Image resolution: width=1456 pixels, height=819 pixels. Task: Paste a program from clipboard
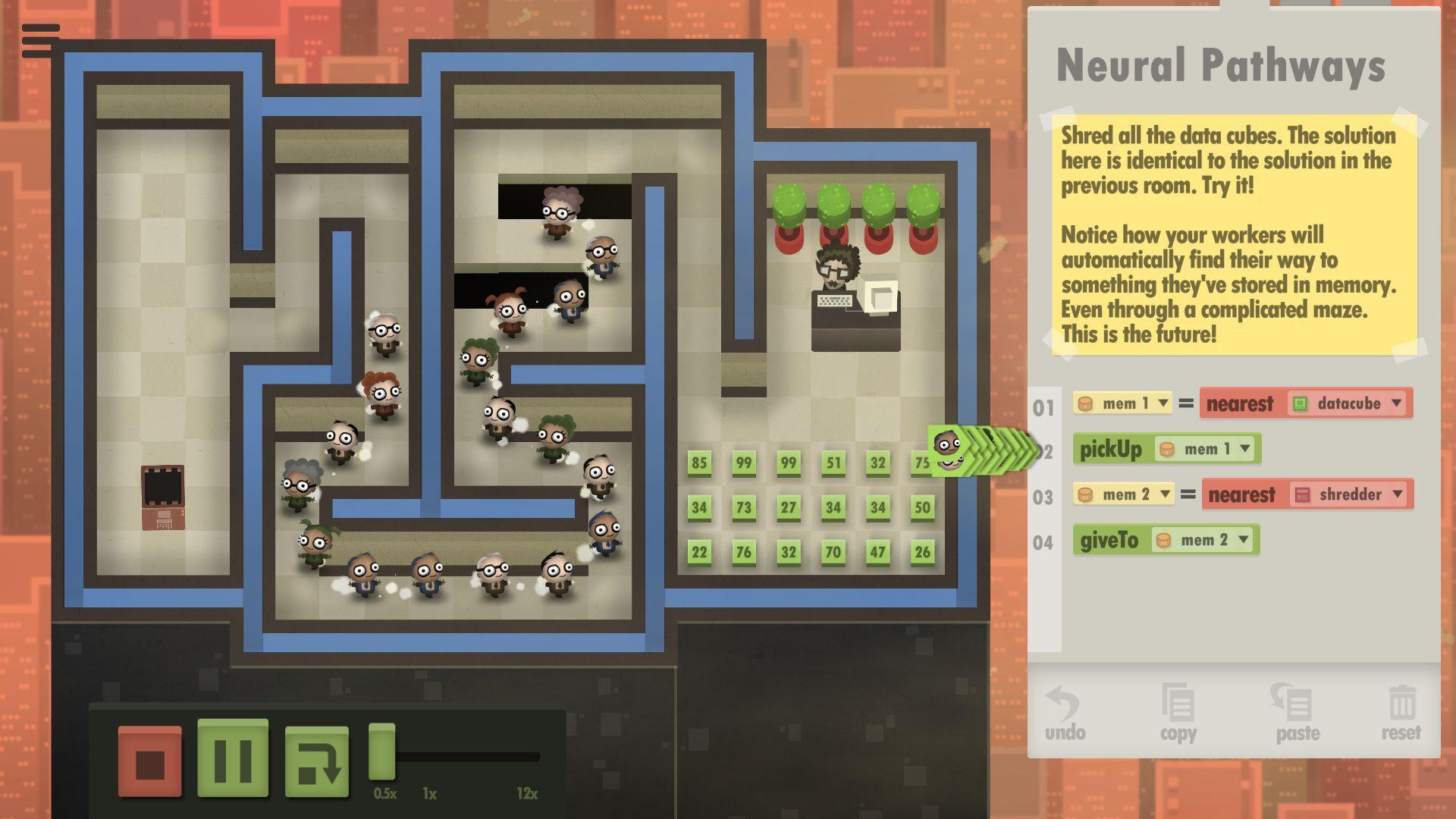point(1297,714)
